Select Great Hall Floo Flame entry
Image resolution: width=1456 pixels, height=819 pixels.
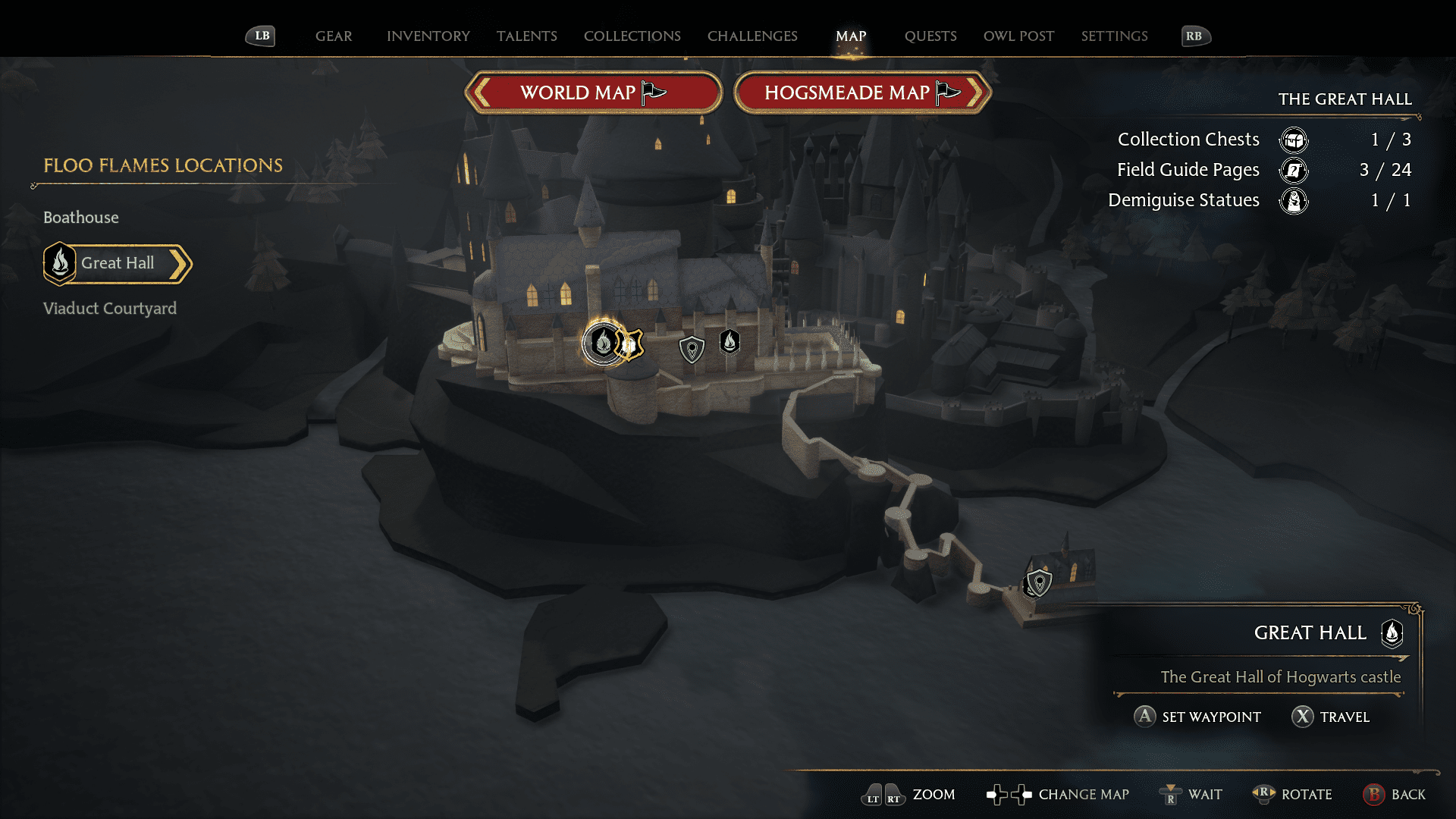(x=118, y=263)
